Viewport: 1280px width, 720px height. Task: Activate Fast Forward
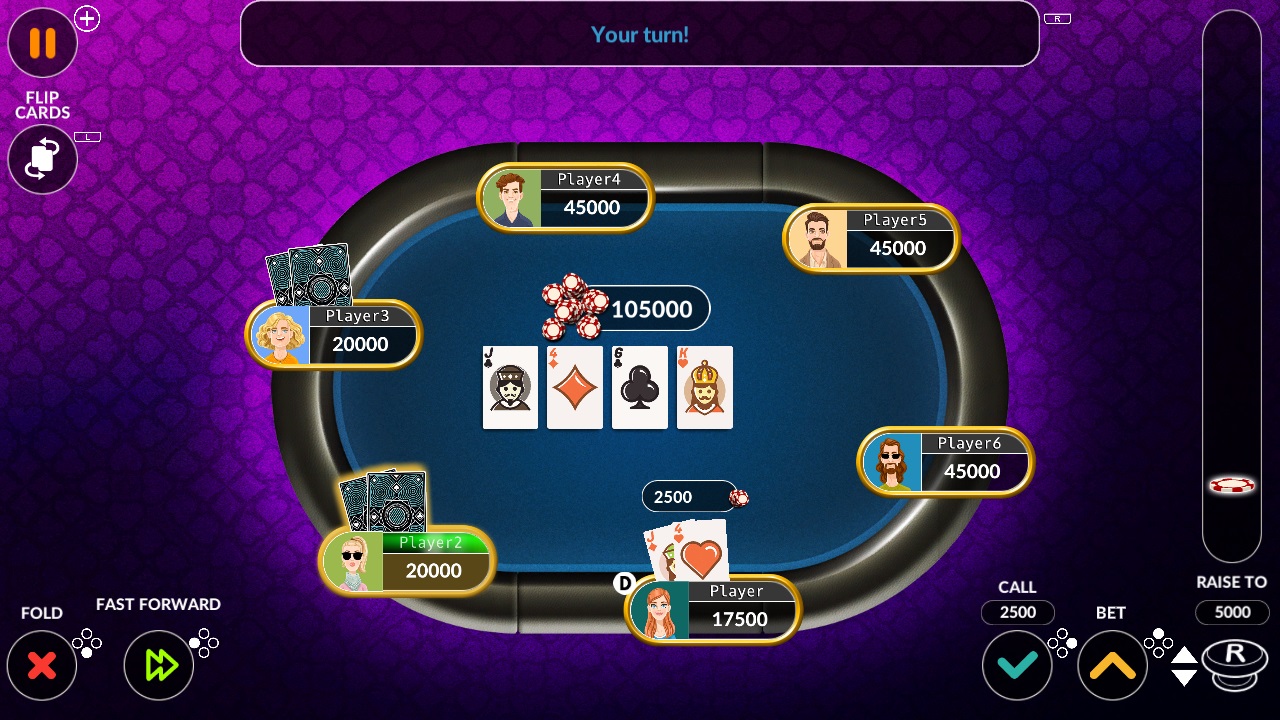tap(158, 664)
